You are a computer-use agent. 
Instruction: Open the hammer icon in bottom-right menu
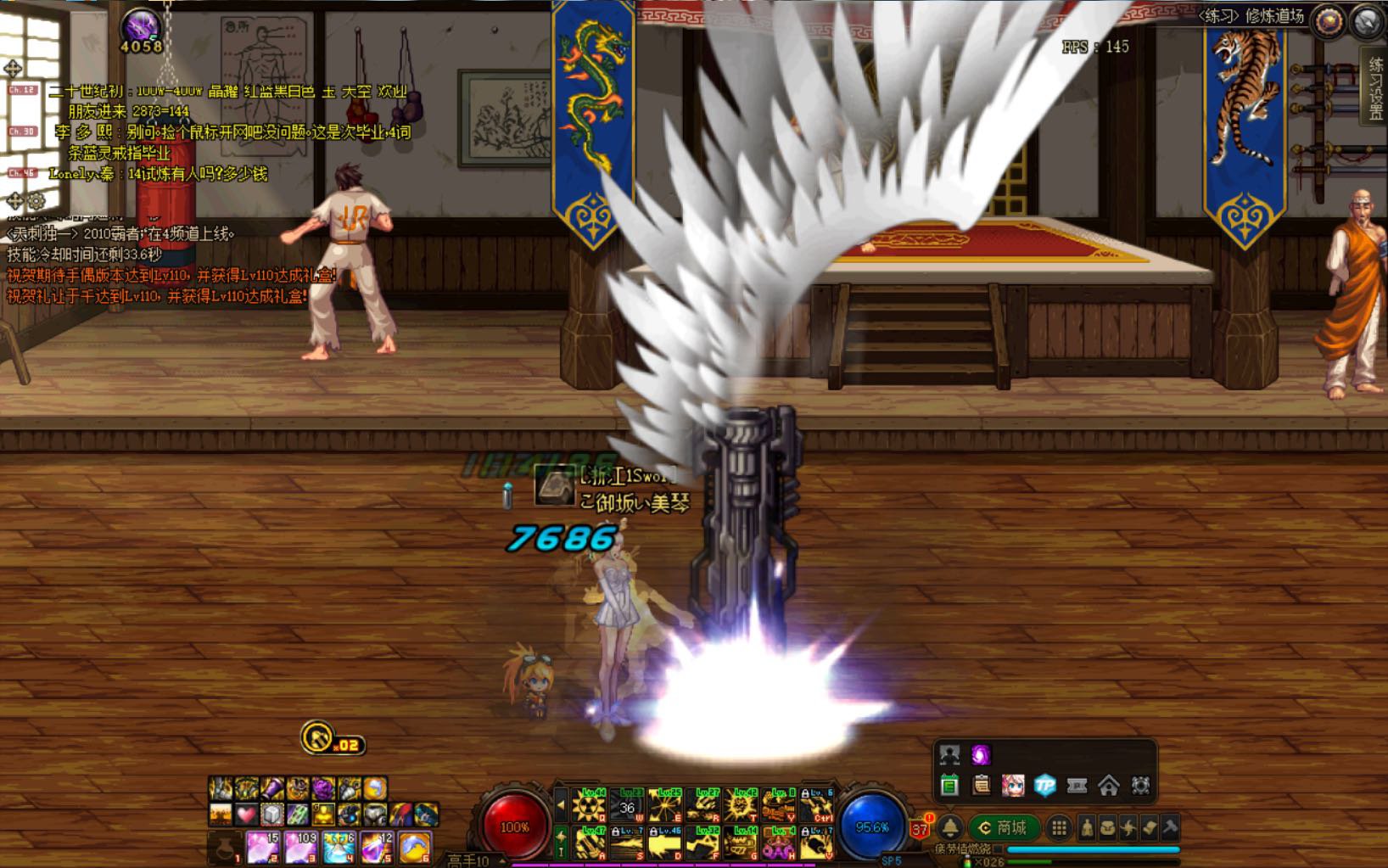tap(1169, 827)
